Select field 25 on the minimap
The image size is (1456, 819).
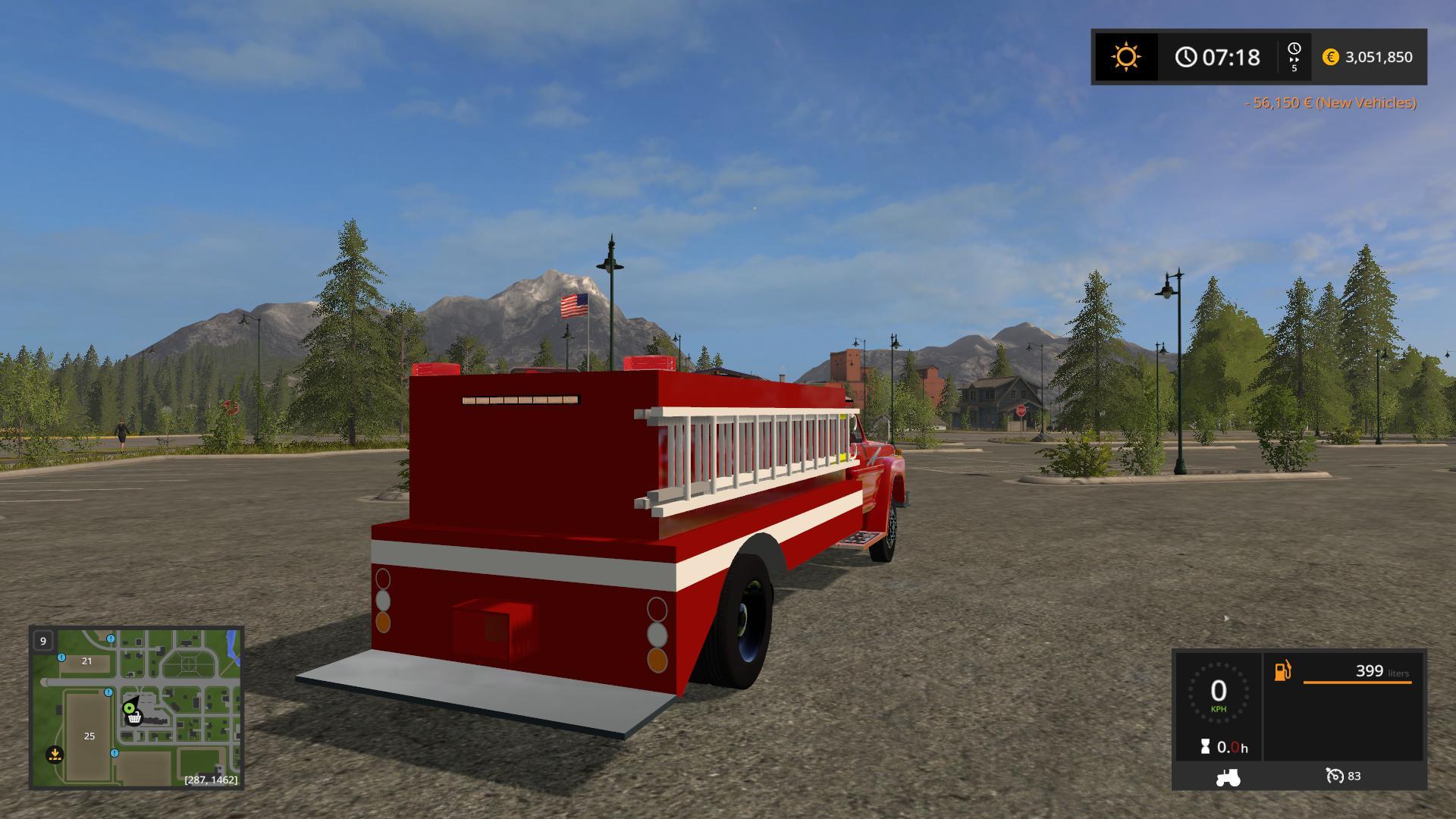(89, 736)
